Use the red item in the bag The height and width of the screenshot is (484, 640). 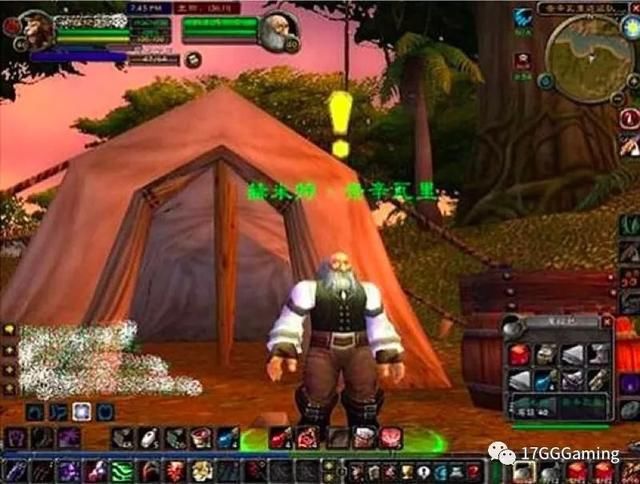[x=518, y=354]
